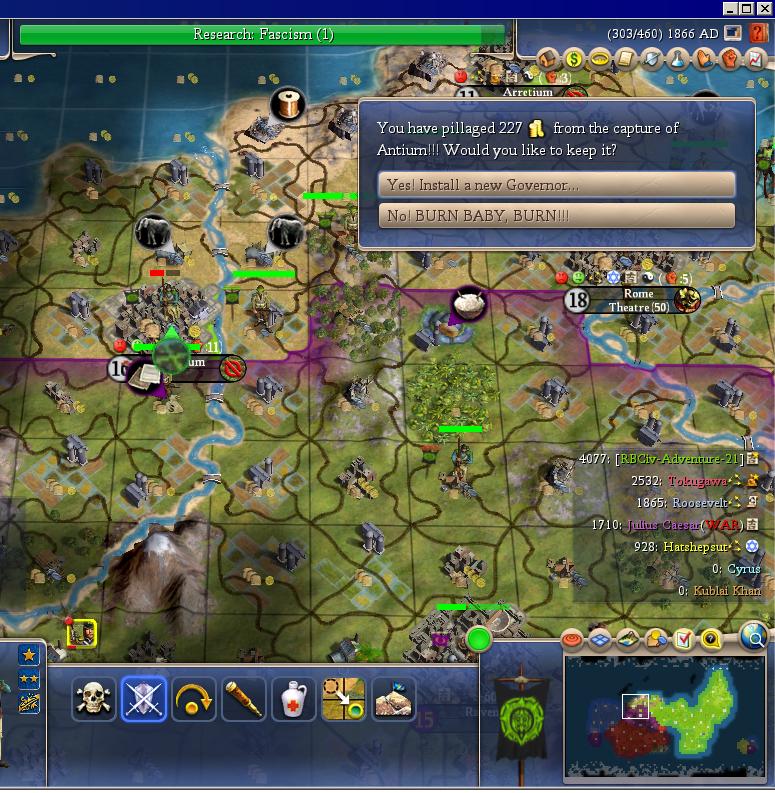Click the green end-turn button
Viewport: 775px width, 793px height.
click(479, 639)
